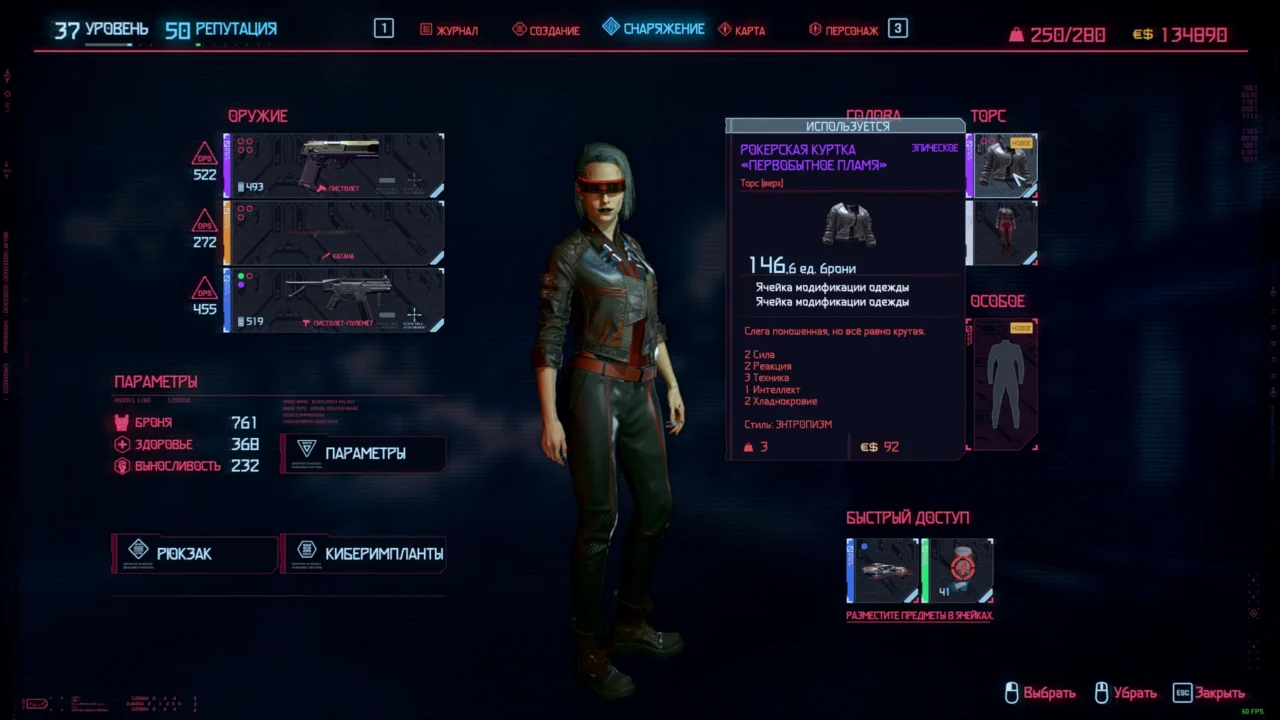Select the Снаряжение tab
1280x720 pixels.
pos(654,28)
